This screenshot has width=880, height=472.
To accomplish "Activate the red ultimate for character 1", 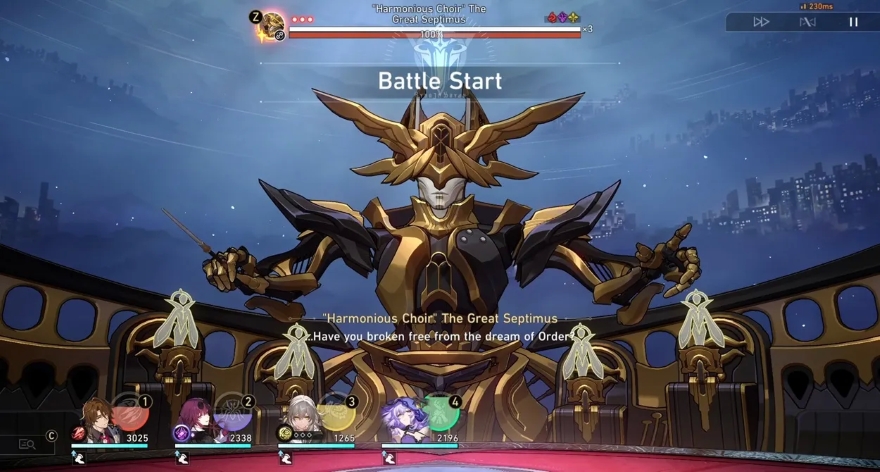I will (129, 411).
